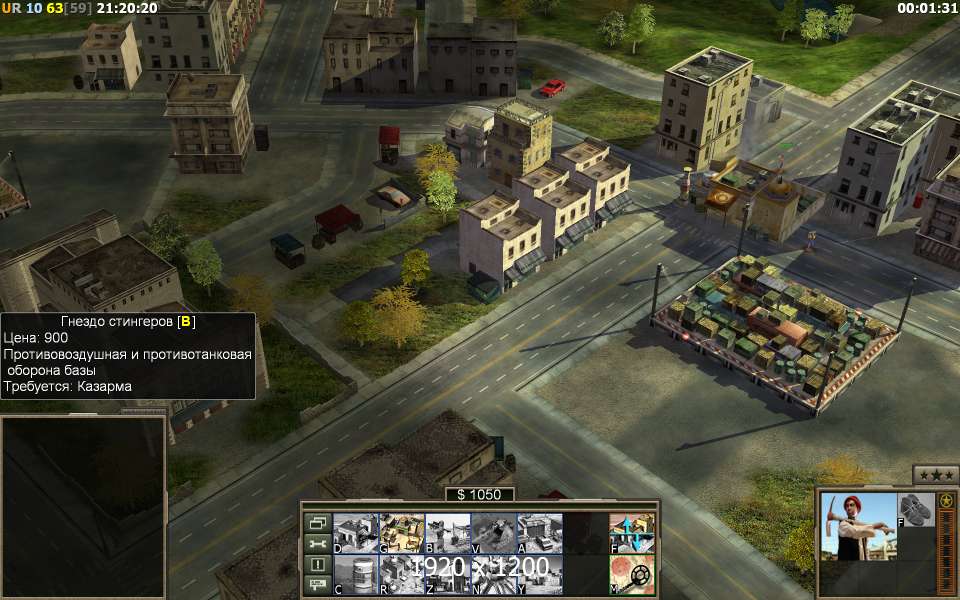
Task: Select the arms dealer icon marked A
Action: (x=539, y=533)
